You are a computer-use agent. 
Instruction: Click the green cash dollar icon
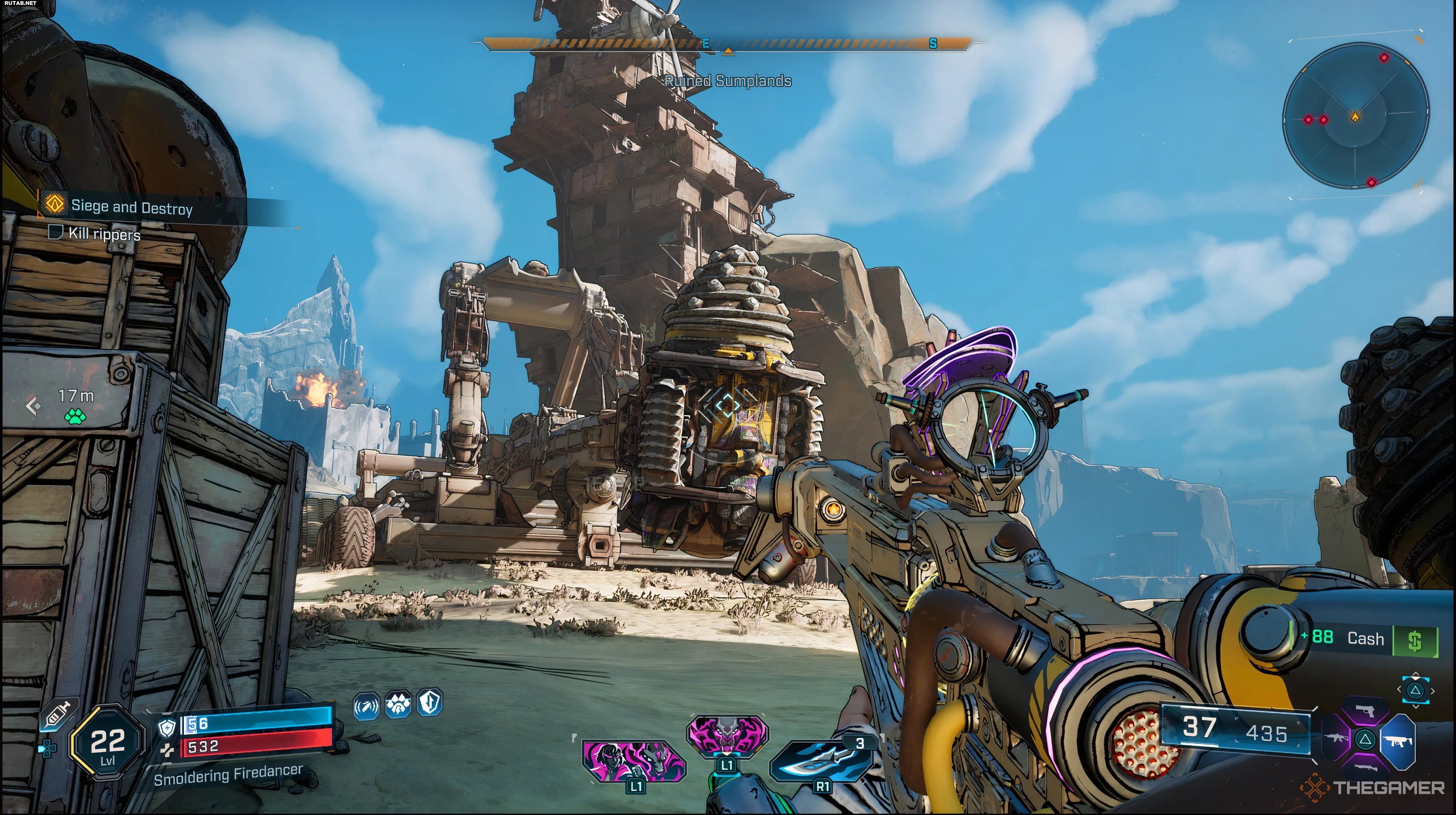[x=1414, y=641]
